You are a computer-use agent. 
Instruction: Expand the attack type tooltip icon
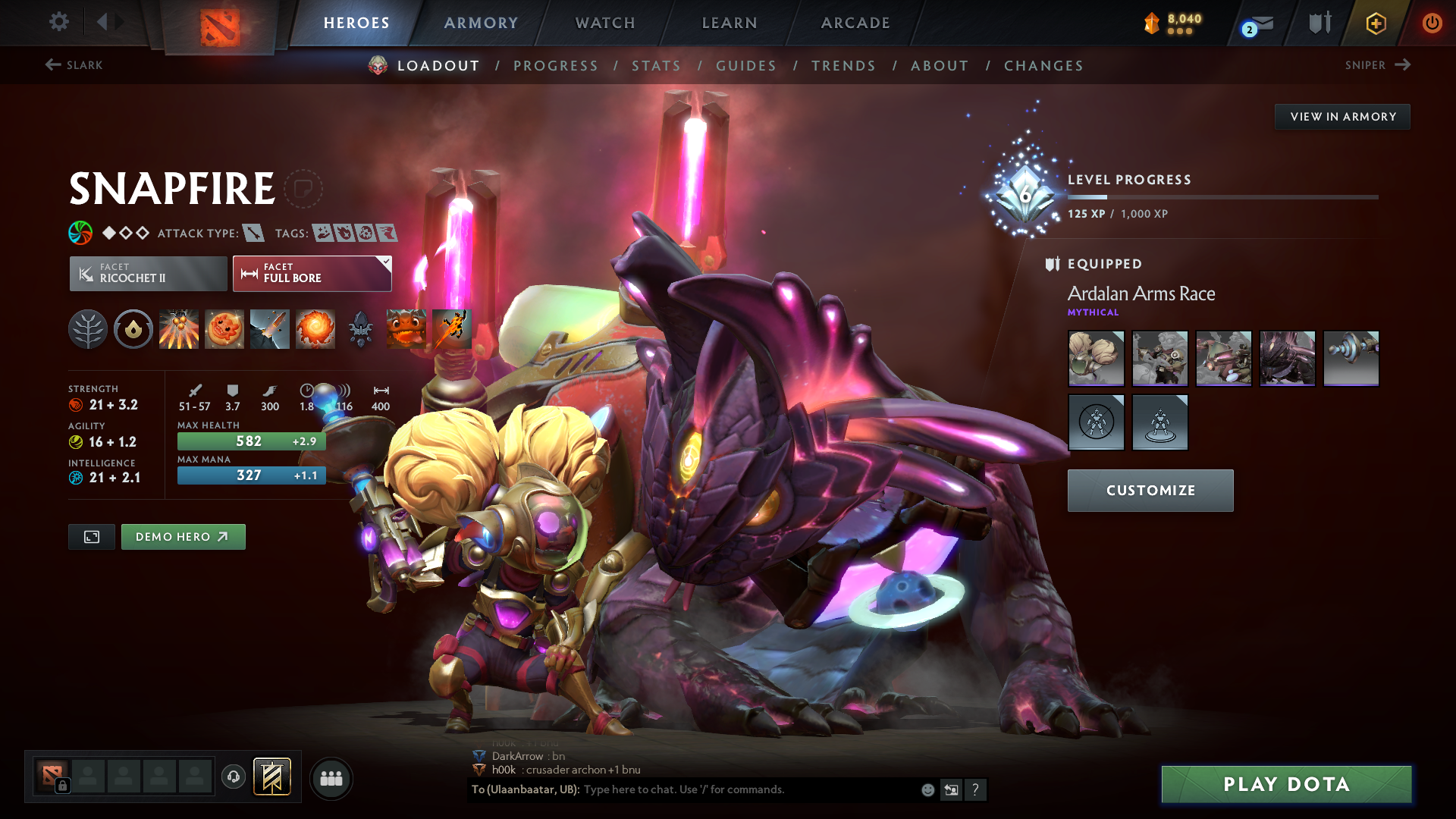(x=253, y=233)
